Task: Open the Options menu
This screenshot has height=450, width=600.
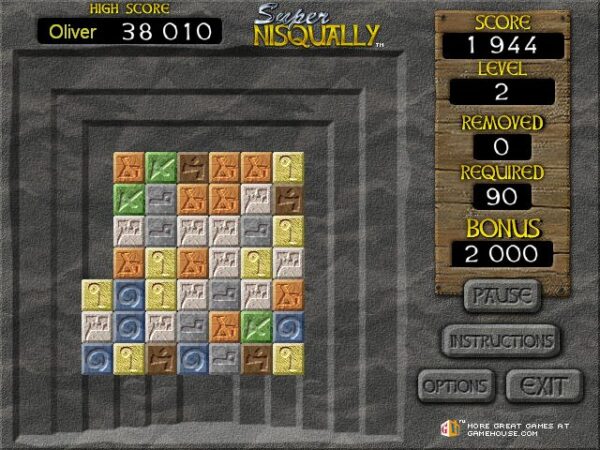Action: [x=455, y=385]
